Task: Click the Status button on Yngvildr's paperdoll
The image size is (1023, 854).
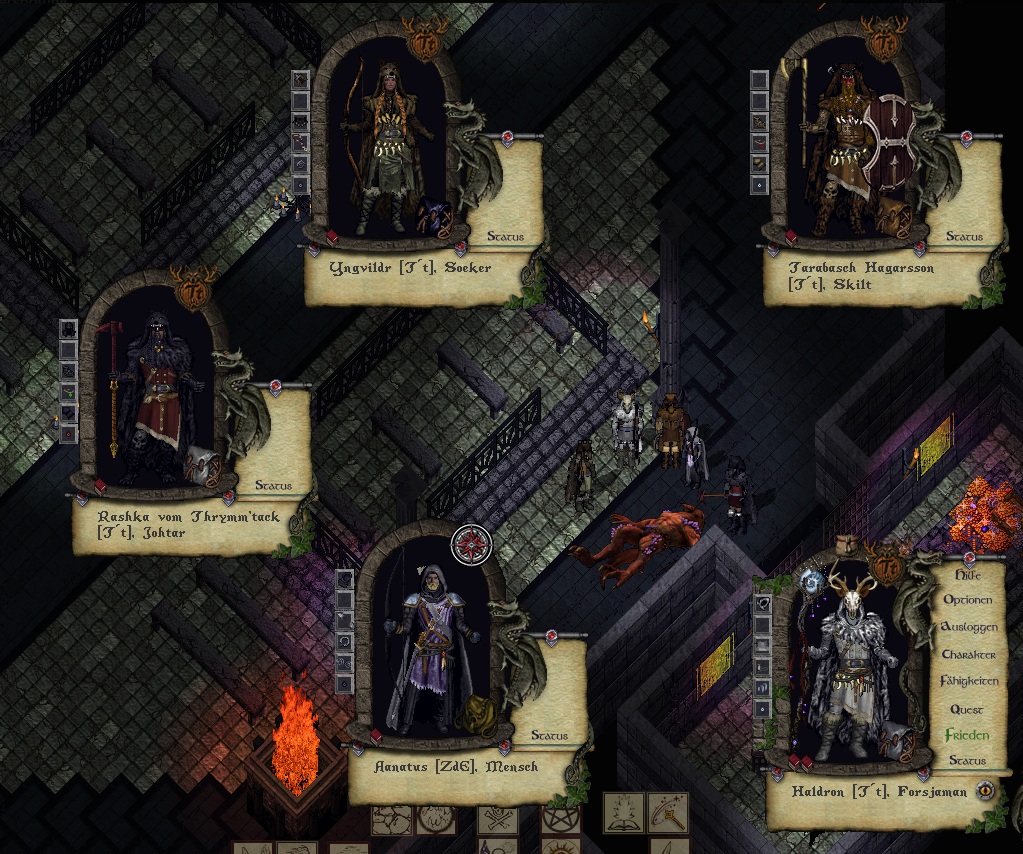Action: click(x=506, y=238)
